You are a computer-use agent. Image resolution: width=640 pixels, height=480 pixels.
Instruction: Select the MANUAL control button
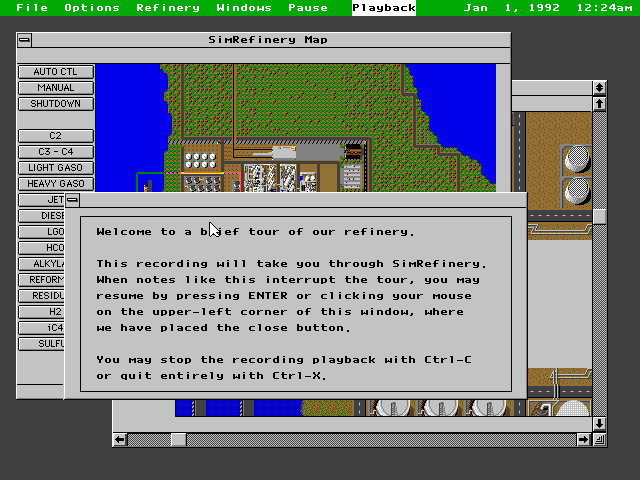55,88
